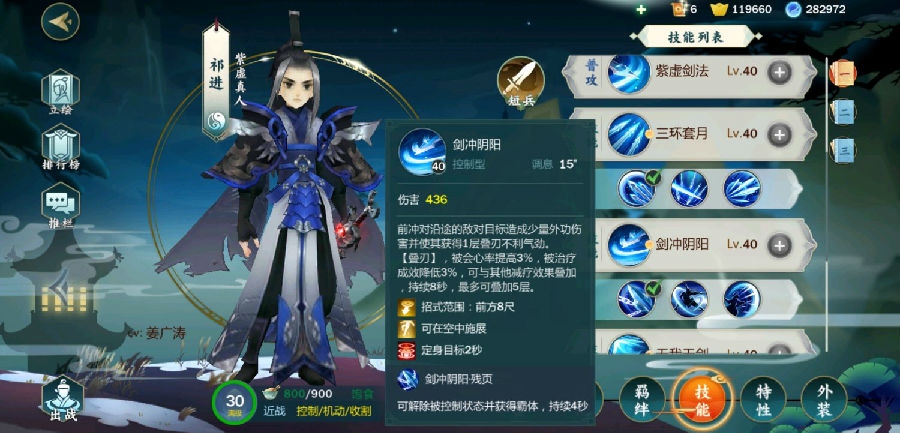Open the 羁绊 bonds tab
The height and width of the screenshot is (433, 900).
click(641, 398)
